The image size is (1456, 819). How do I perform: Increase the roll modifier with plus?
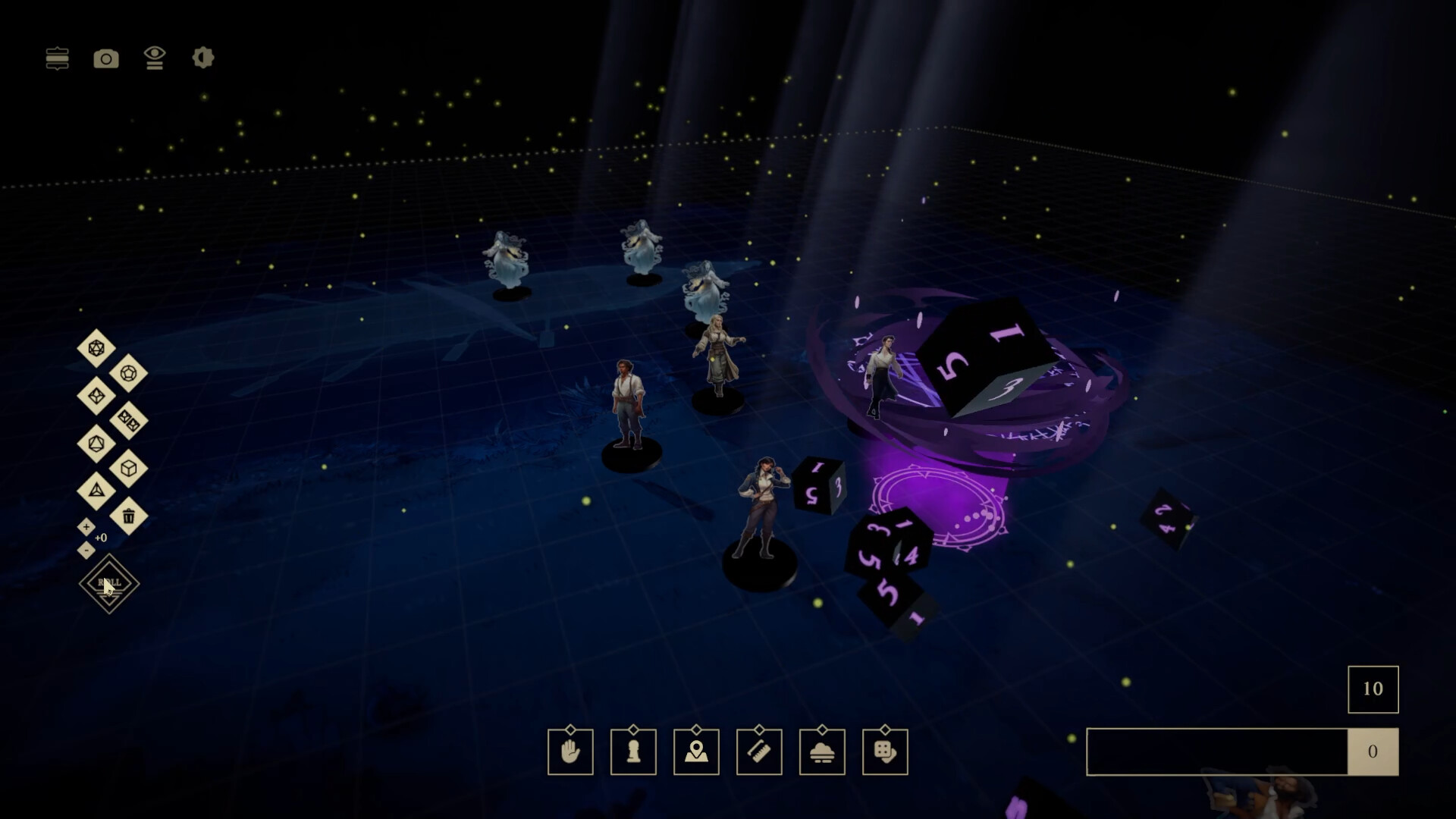(x=86, y=527)
